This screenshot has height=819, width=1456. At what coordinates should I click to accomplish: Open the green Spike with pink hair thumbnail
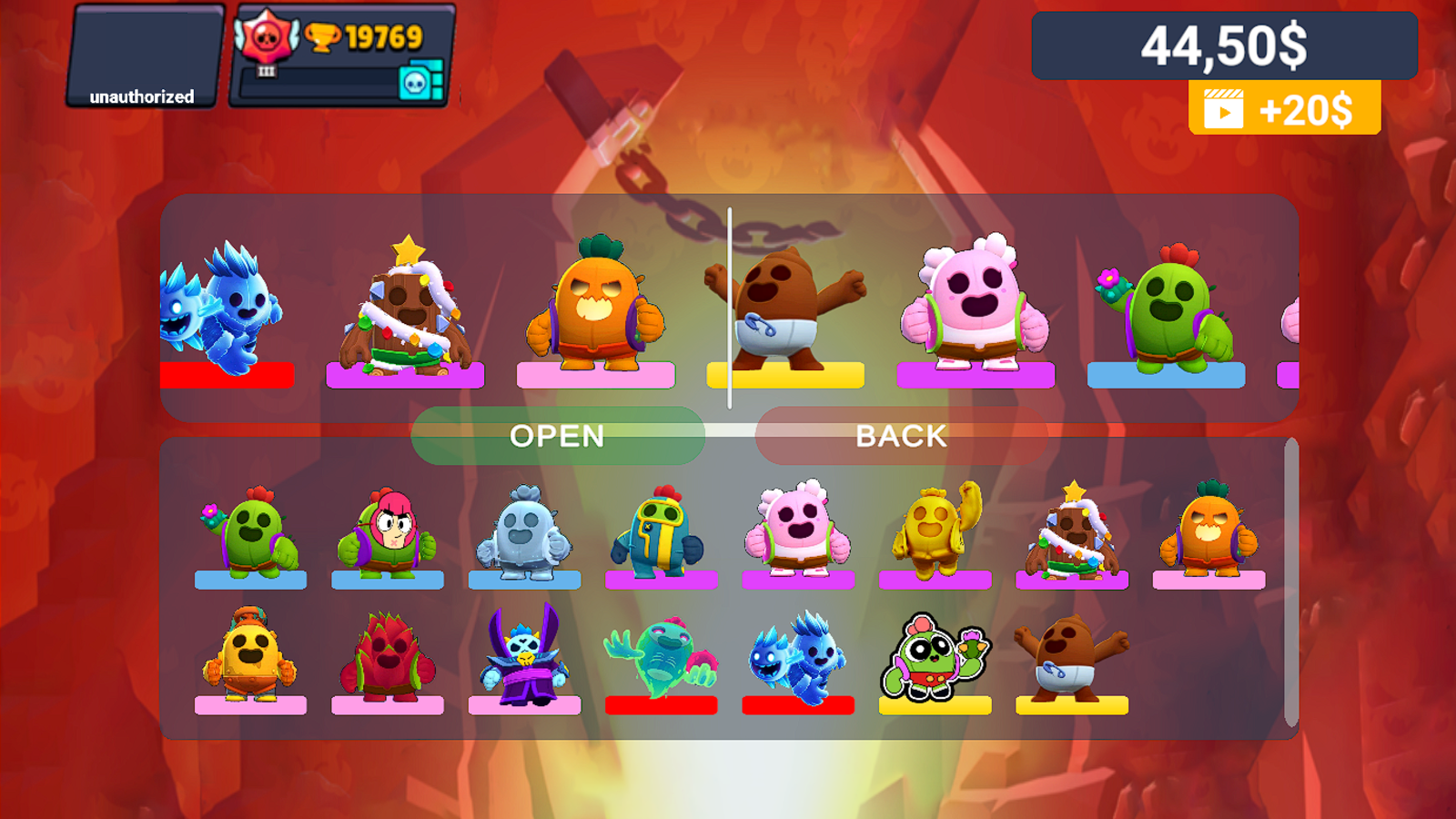click(x=388, y=532)
